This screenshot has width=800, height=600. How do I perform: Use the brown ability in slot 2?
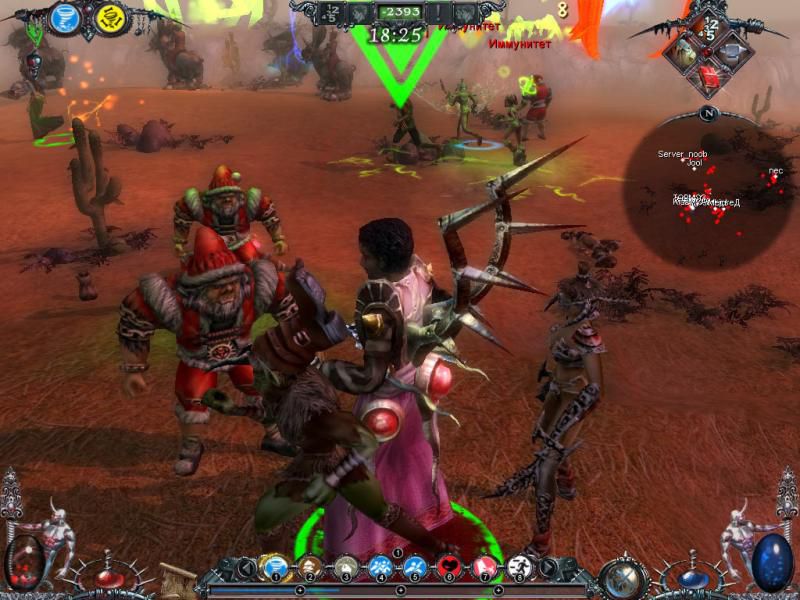[x=307, y=569]
